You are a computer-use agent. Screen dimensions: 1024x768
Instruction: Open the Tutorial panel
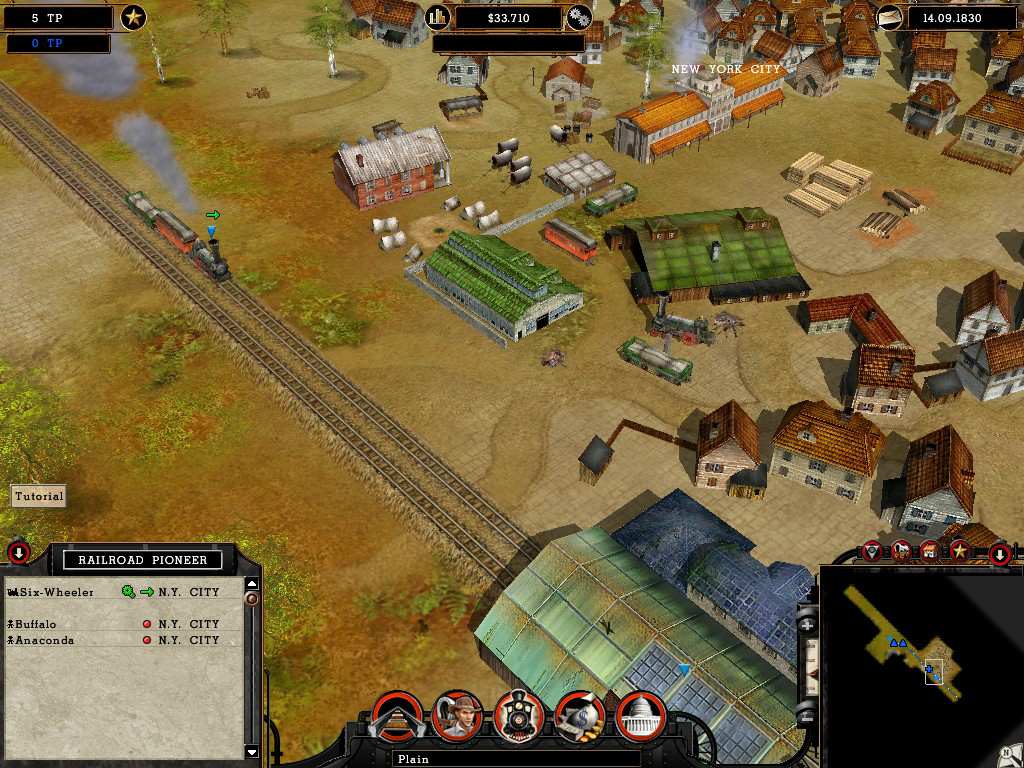(x=39, y=496)
